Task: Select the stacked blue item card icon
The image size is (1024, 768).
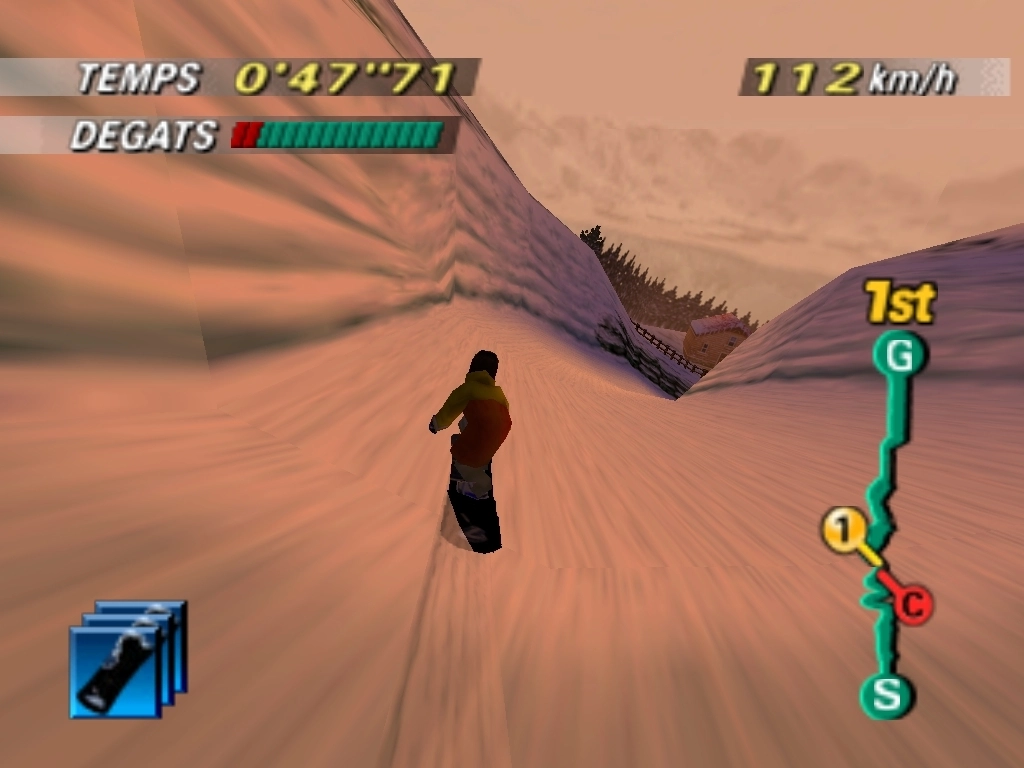Action: pyautogui.click(x=125, y=660)
